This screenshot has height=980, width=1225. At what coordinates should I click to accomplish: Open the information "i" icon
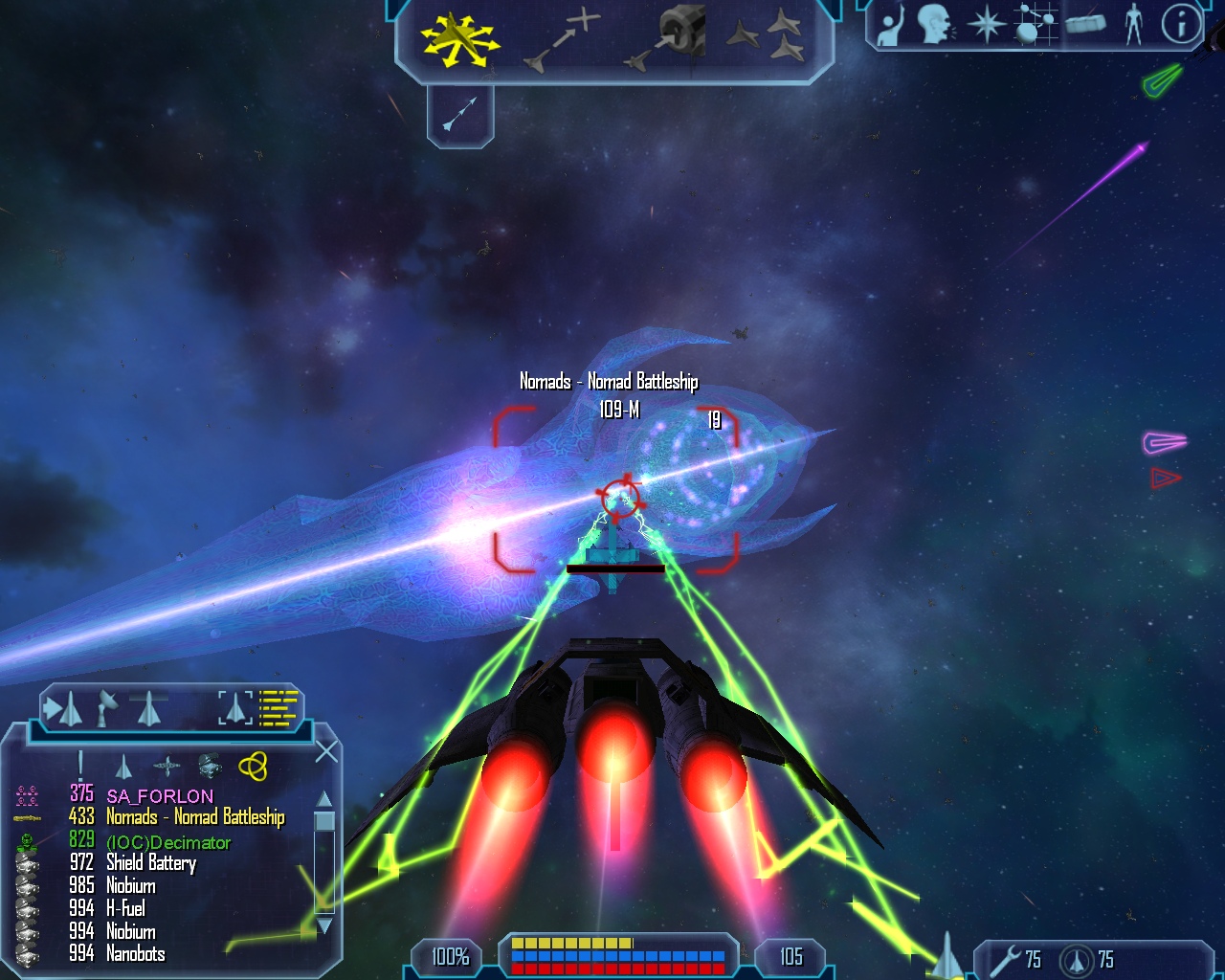pyautogui.click(x=1181, y=25)
